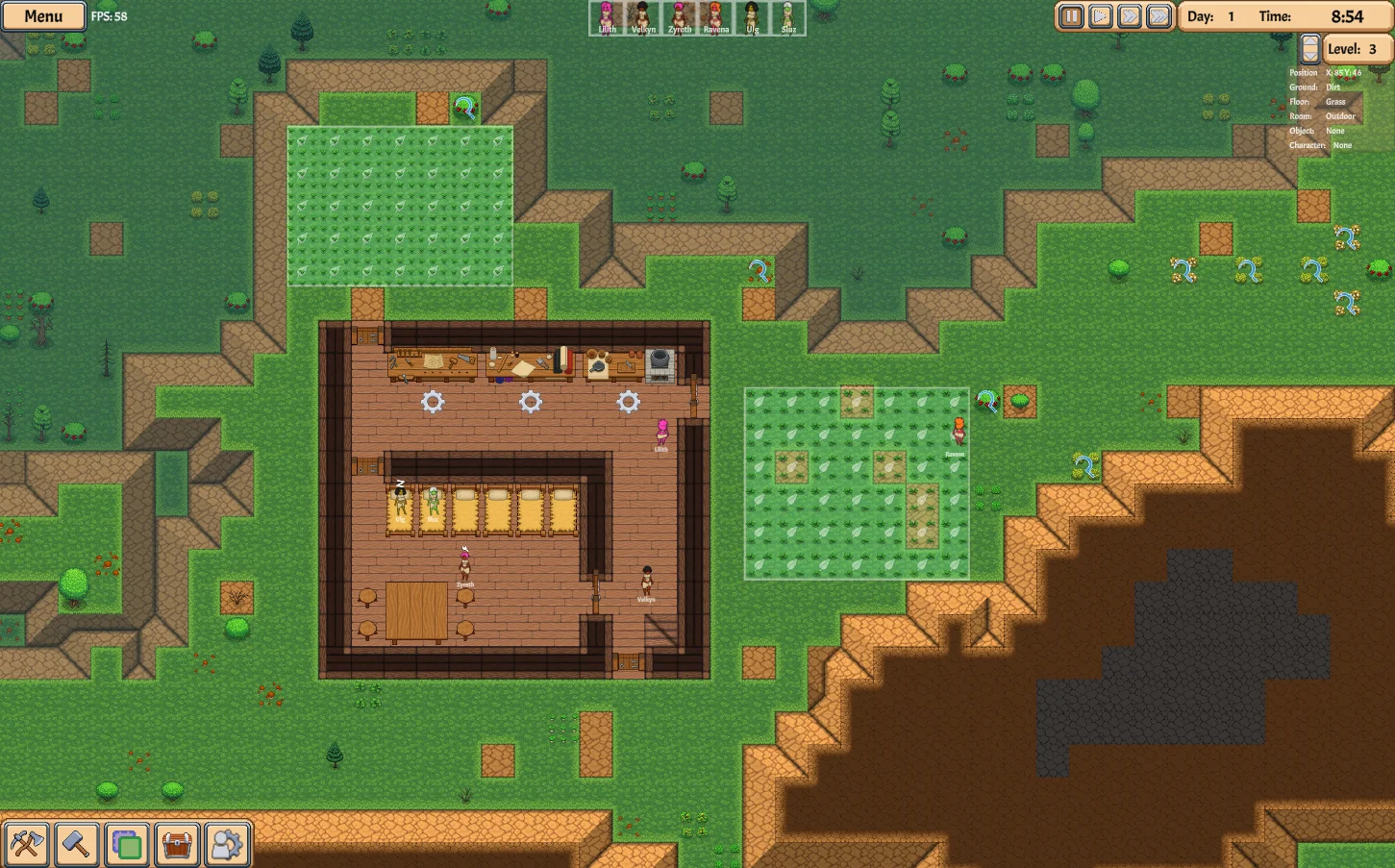Activate the triple fast-forward speed

tap(1159, 16)
